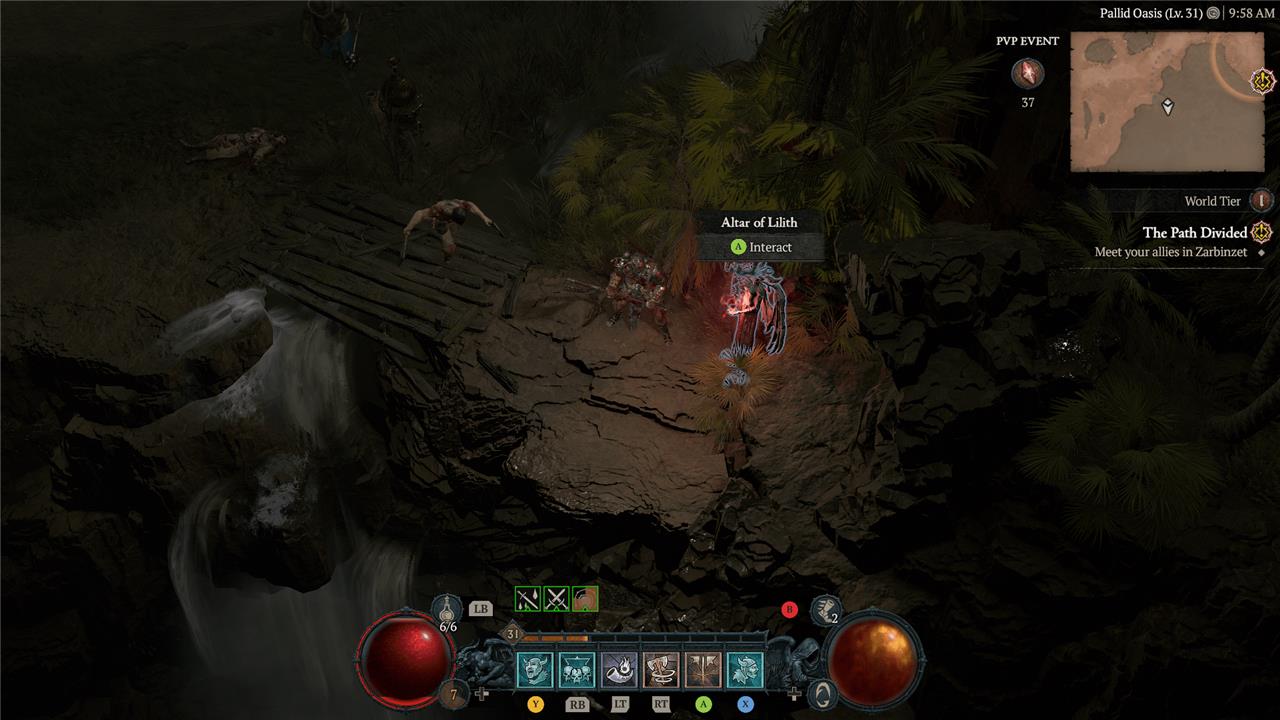This screenshot has height=720, width=1280.
Task: Select the sword and droplets buff icon
Action: (x=527, y=599)
